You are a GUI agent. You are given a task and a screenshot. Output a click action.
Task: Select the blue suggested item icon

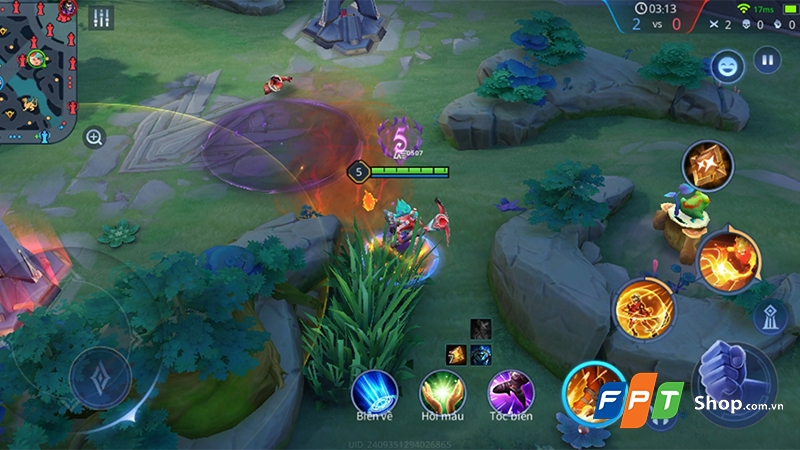coord(481,353)
